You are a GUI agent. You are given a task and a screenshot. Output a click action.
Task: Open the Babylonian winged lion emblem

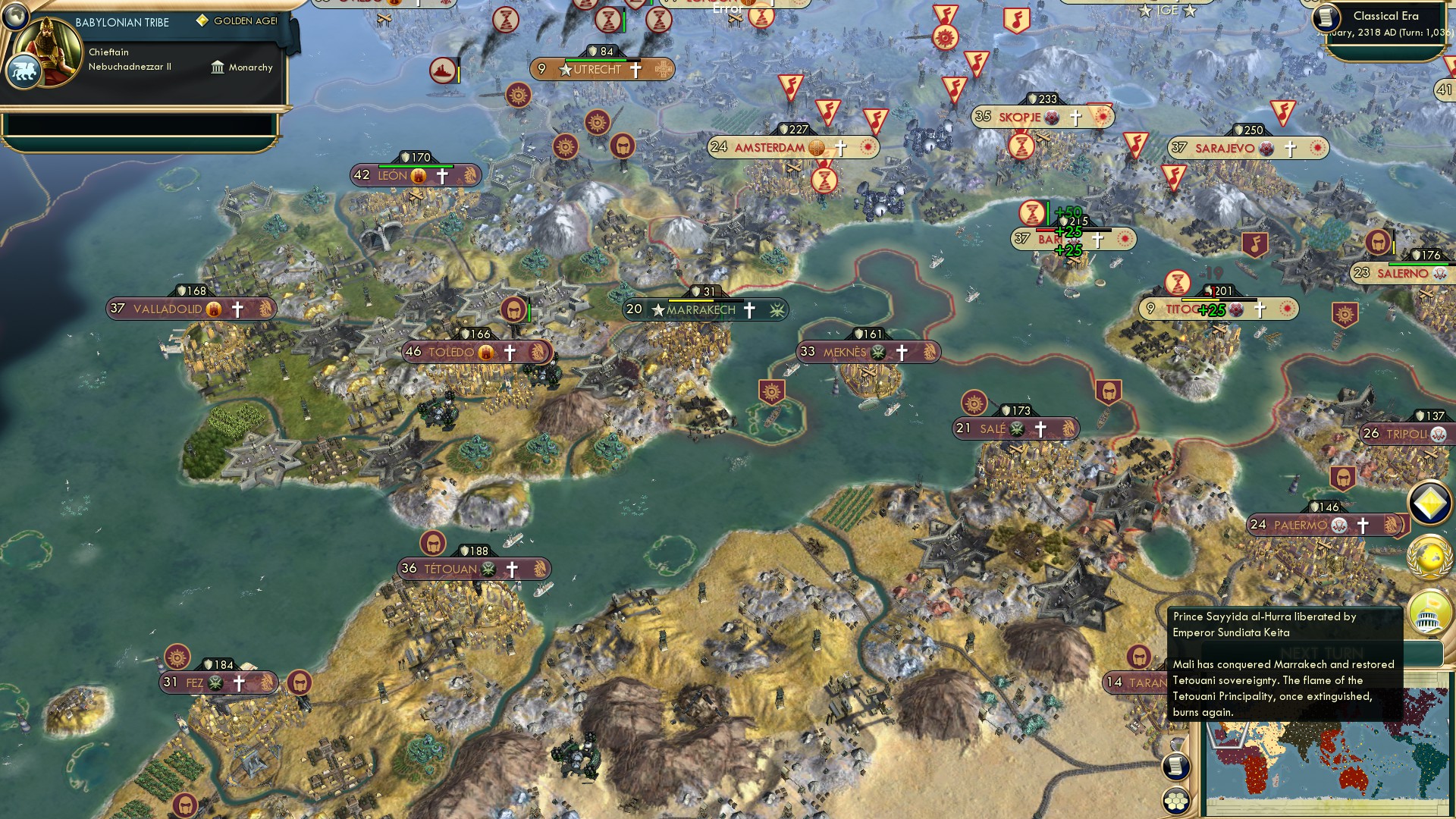coord(24,72)
